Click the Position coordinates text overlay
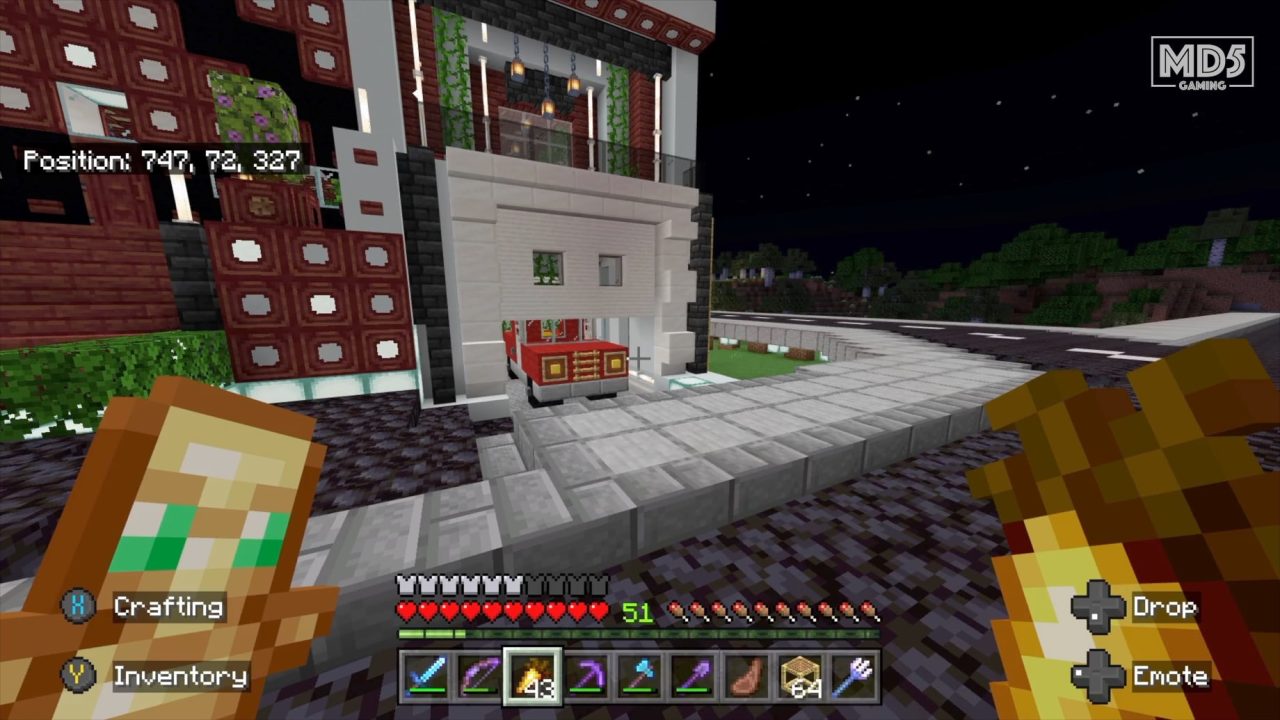This screenshot has height=720, width=1280. [163, 158]
